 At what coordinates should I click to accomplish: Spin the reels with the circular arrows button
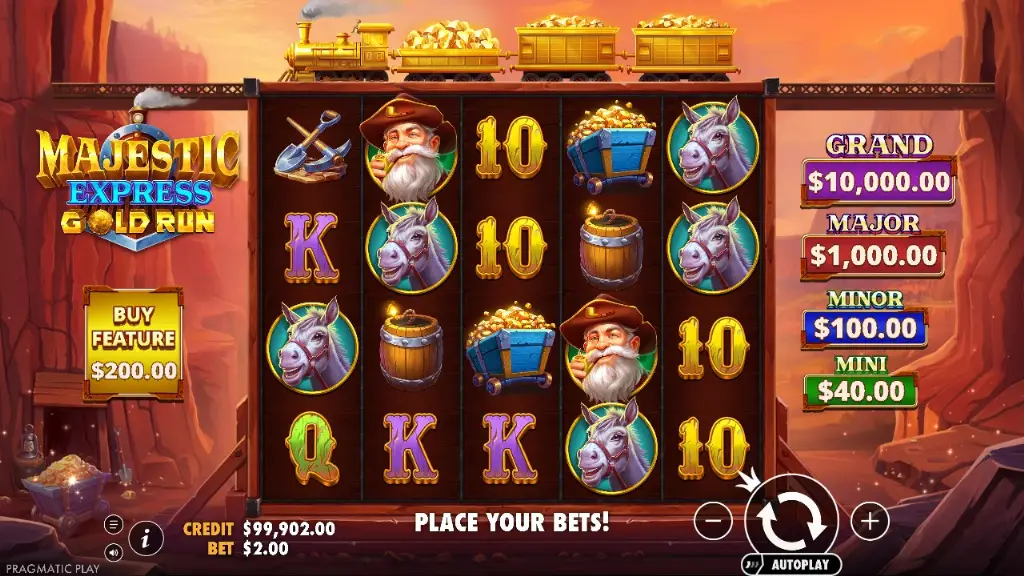pos(790,520)
